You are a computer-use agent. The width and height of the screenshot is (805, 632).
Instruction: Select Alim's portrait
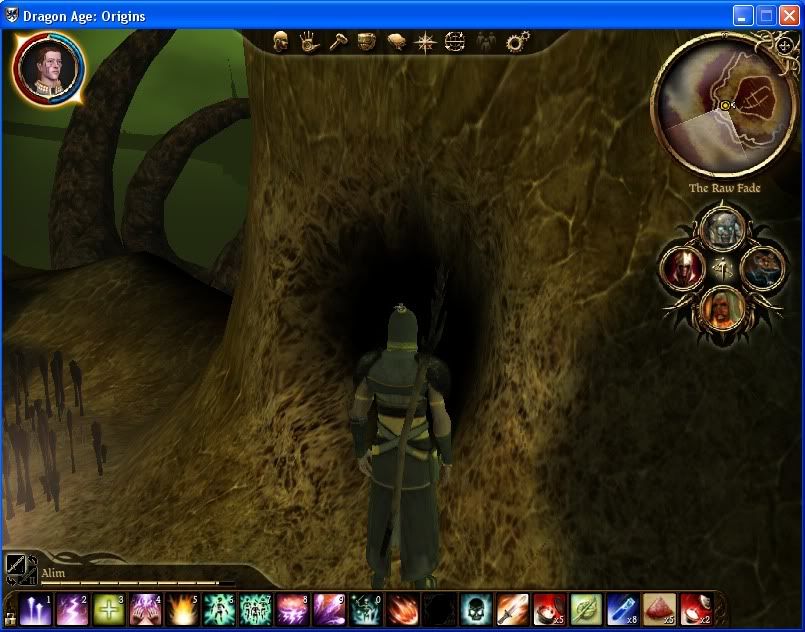49,68
